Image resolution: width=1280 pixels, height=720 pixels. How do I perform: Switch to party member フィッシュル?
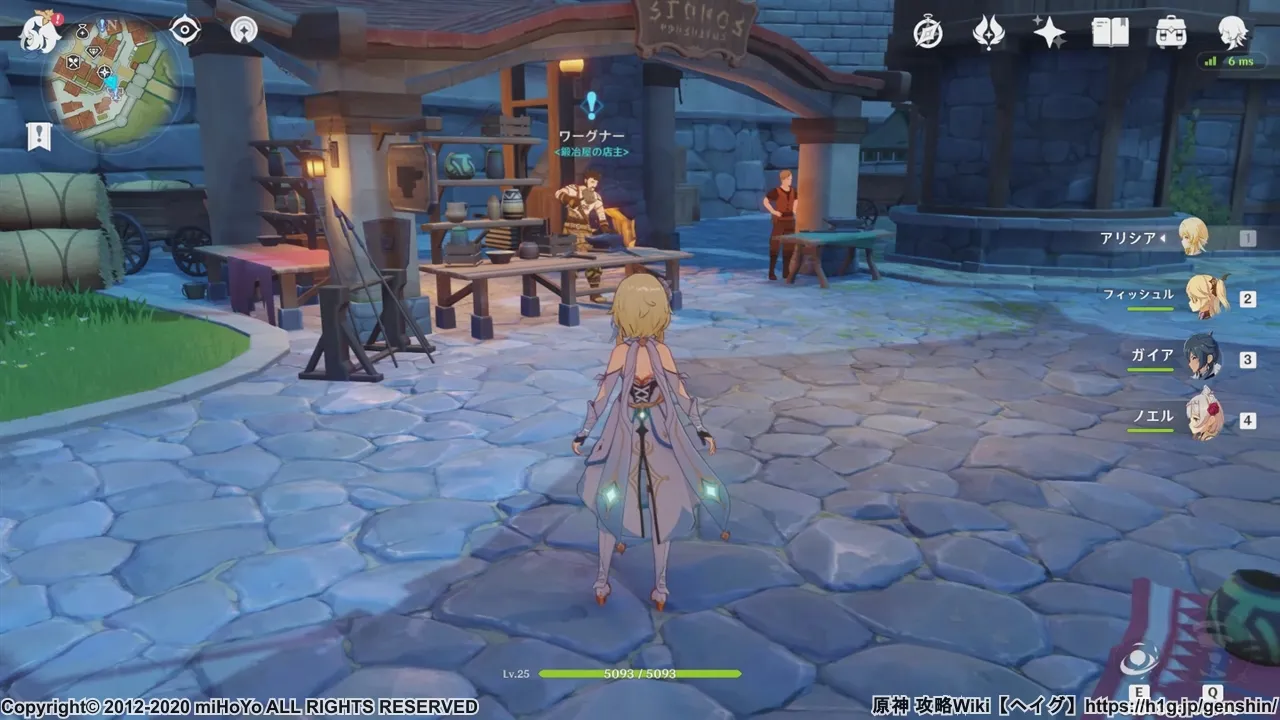tap(1199, 298)
